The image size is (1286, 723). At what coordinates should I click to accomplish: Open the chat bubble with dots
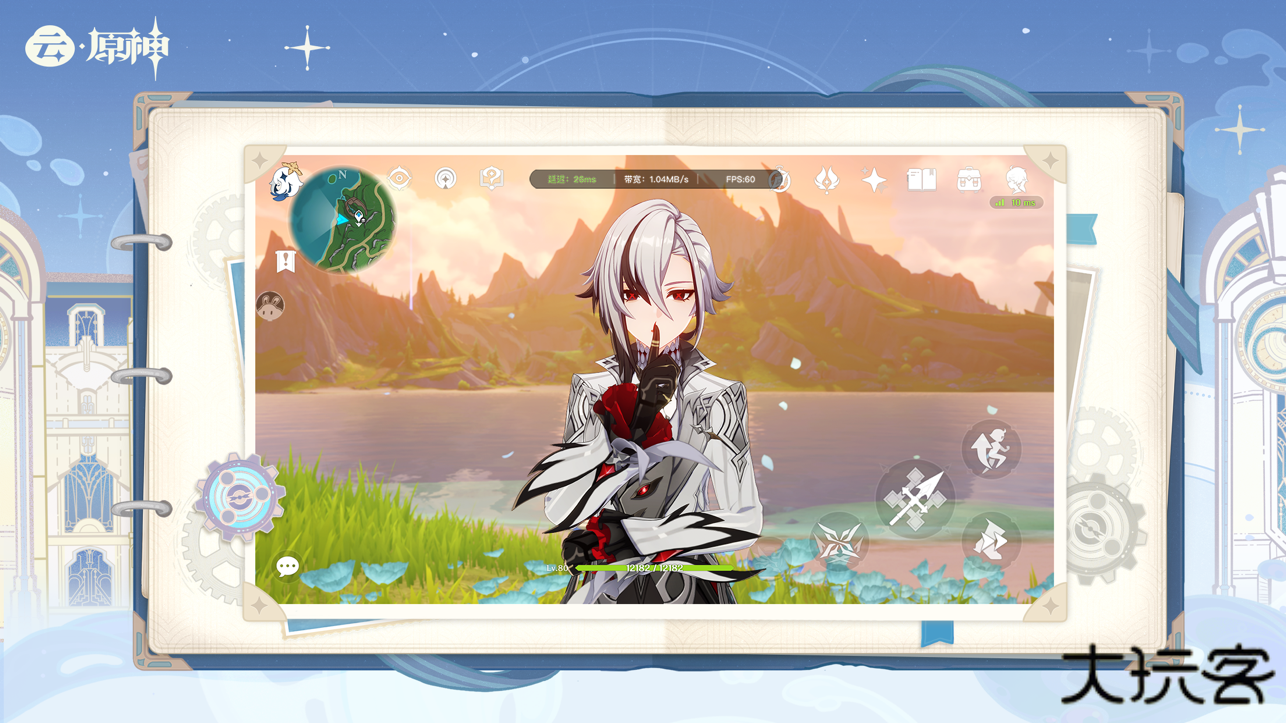pos(287,567)
